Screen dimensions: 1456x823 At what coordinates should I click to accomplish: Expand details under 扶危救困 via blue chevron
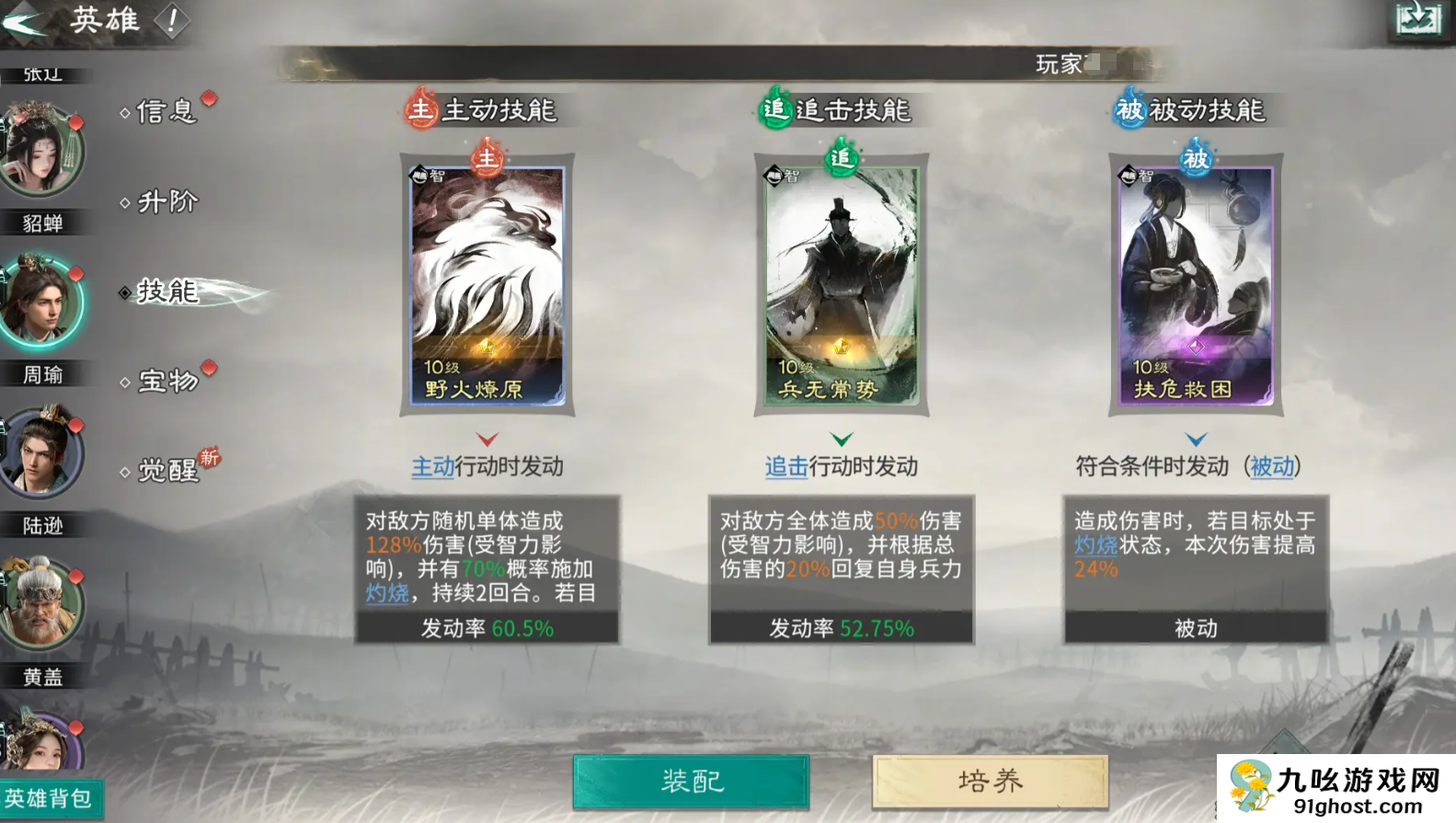click(x=1195, y=439)
